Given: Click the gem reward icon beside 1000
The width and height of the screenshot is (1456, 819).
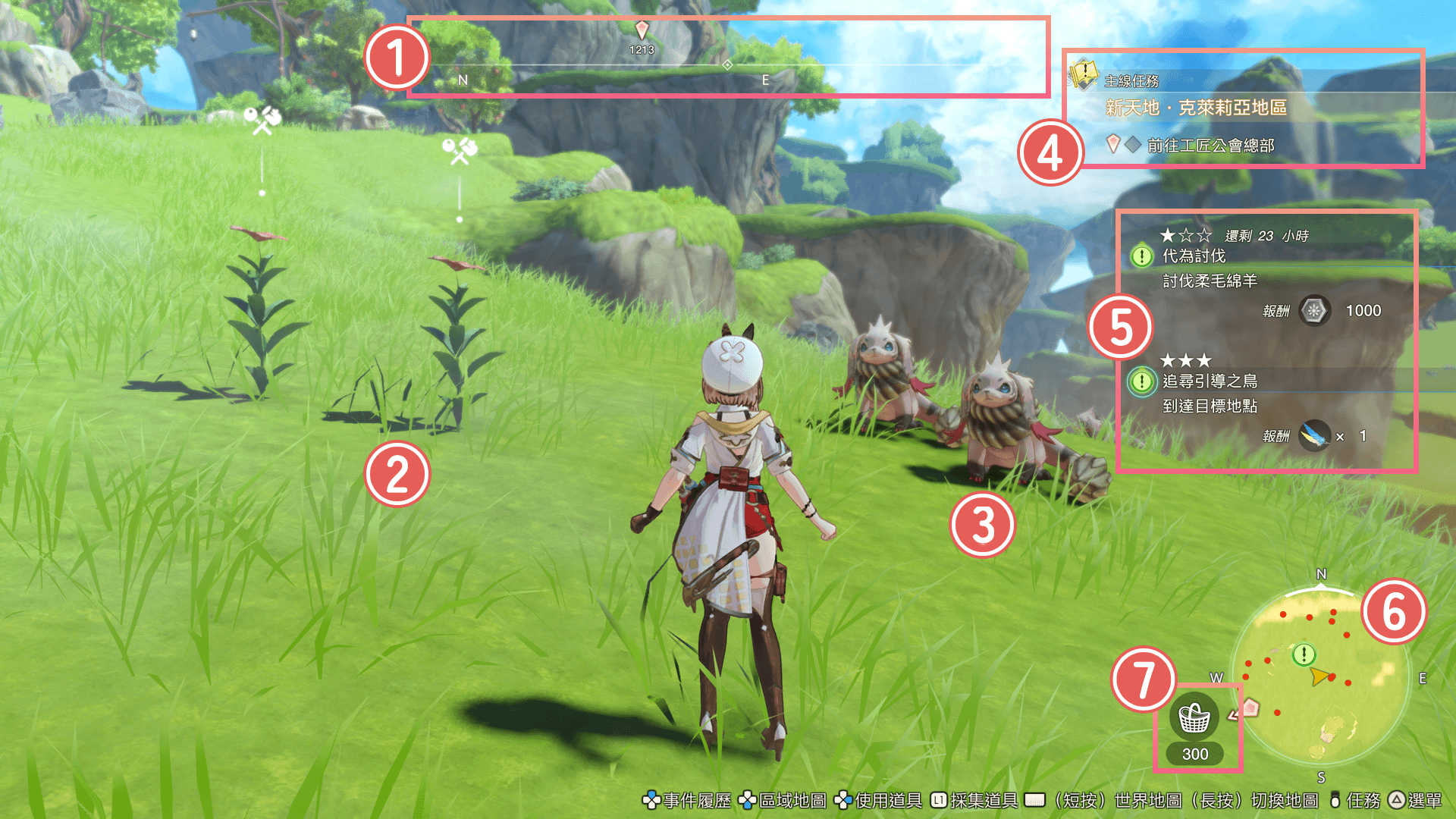Looking at the screenshot, I should pos(1314,311).
